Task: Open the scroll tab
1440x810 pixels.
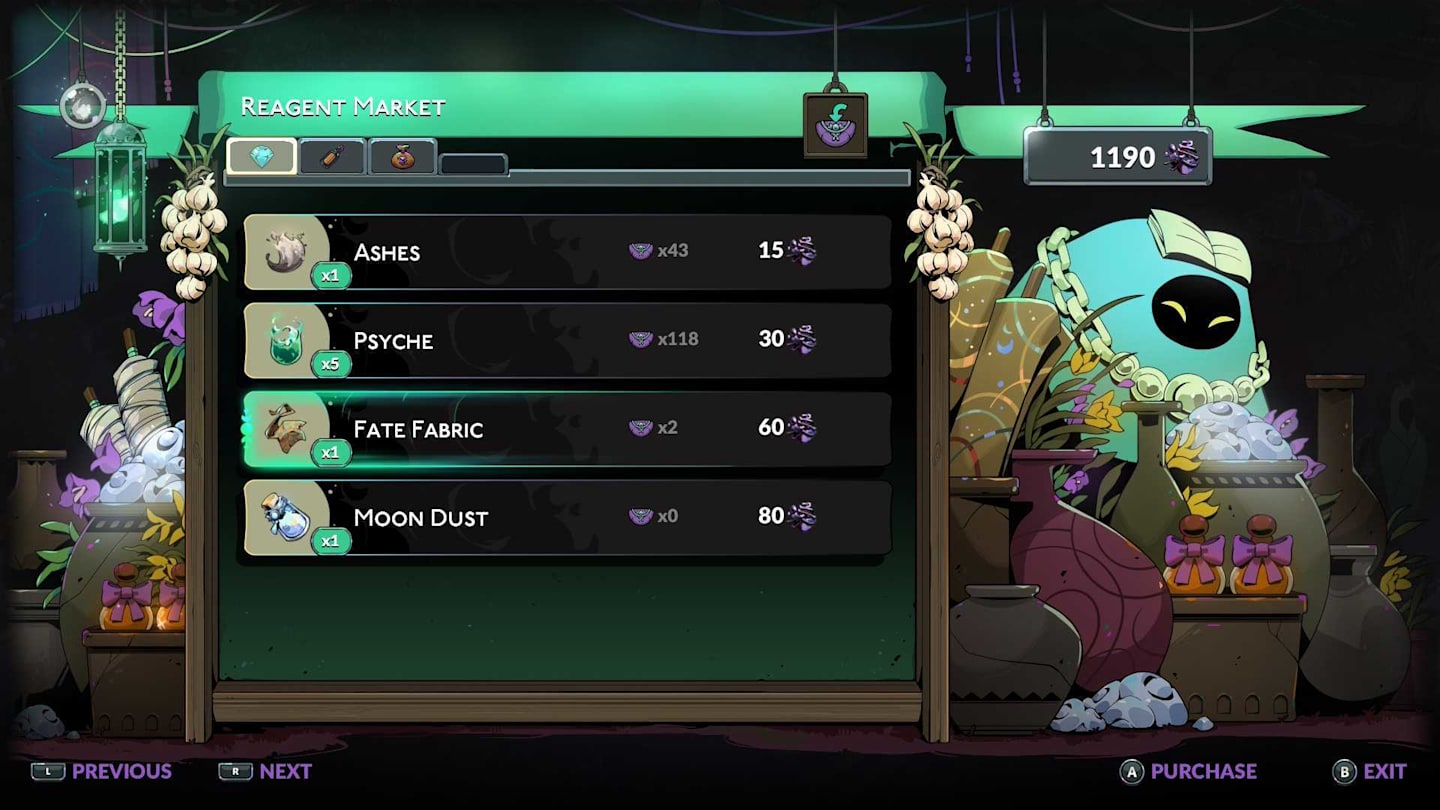Action: (332, 157)
